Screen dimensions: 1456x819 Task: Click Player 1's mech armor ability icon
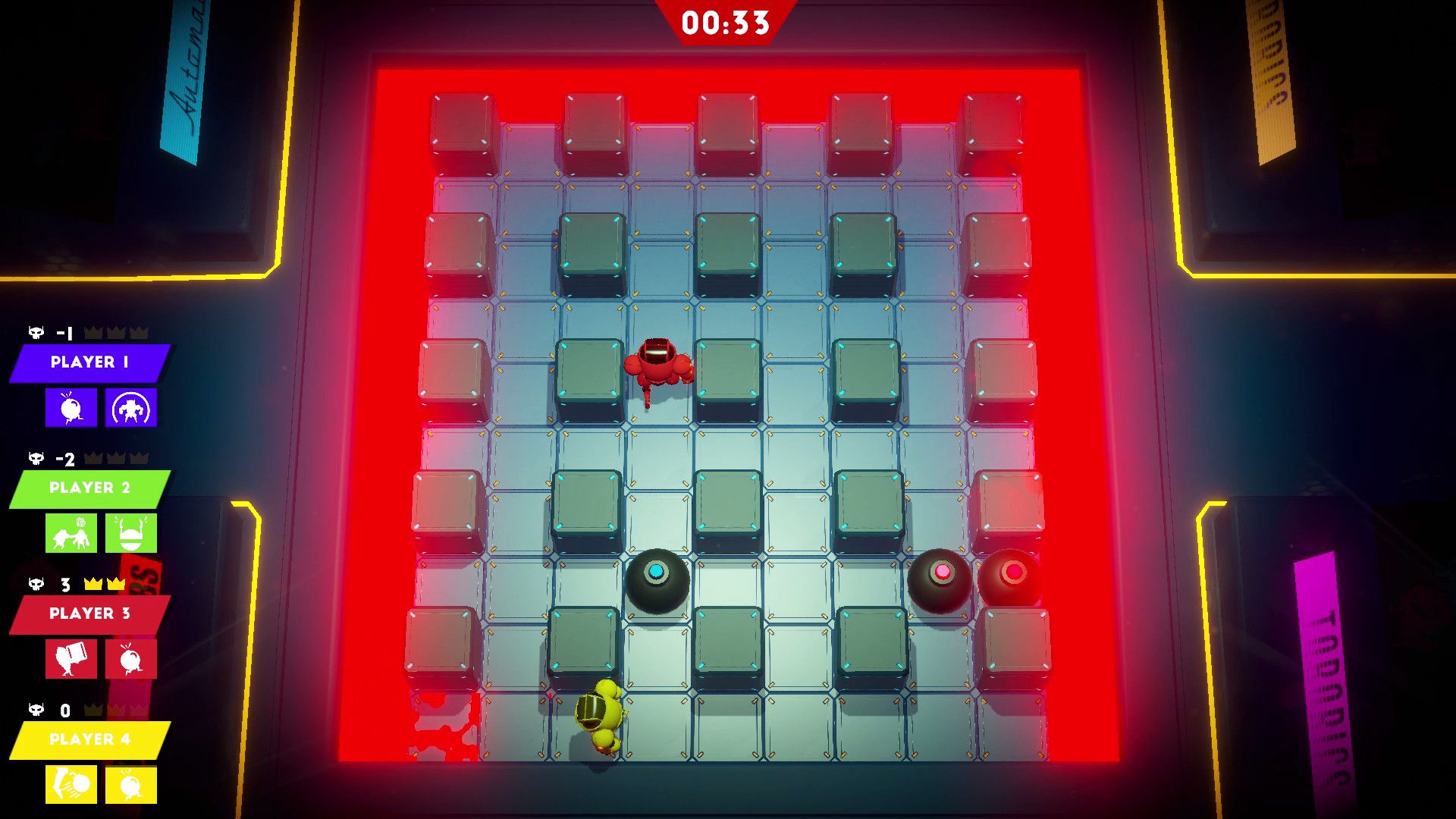tap(130, 406)
